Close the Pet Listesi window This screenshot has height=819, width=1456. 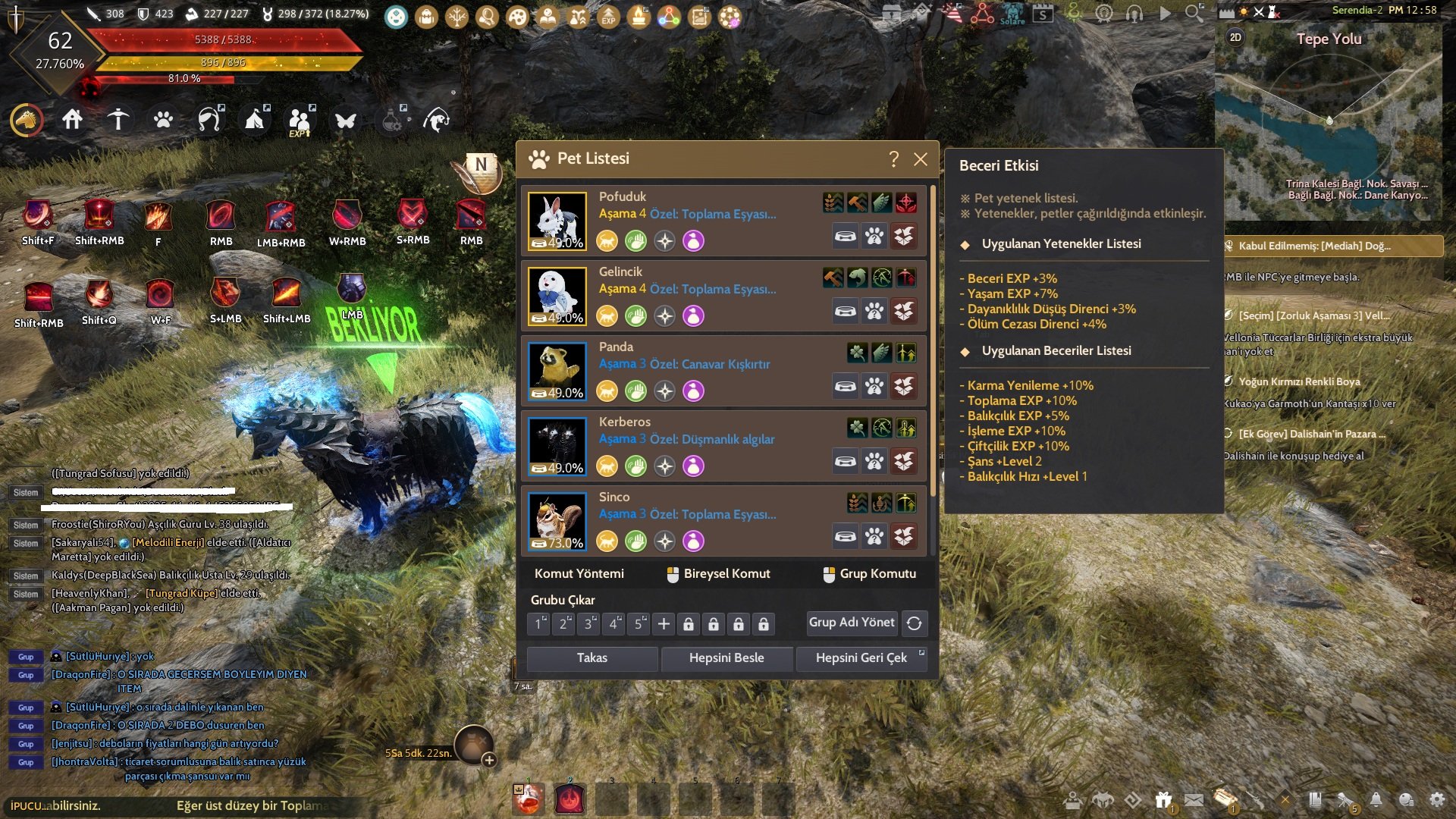[921, 159]
